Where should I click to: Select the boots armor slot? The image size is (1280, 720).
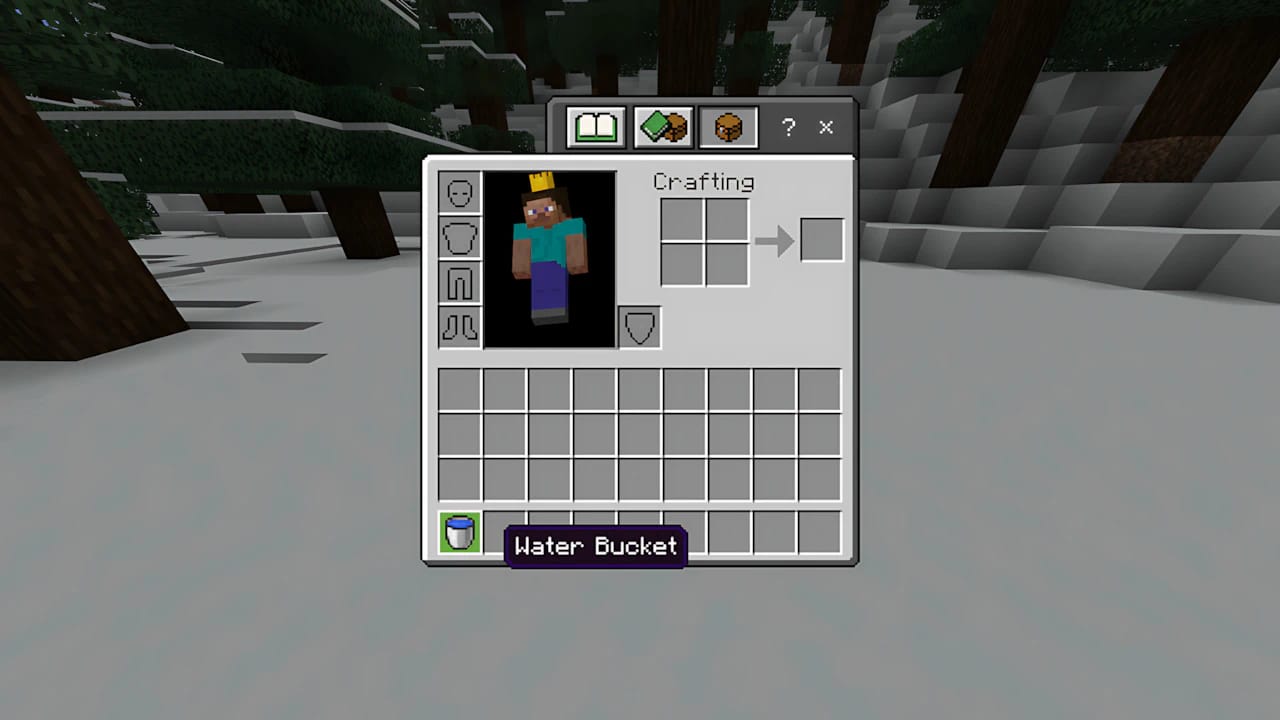point(459,327)
